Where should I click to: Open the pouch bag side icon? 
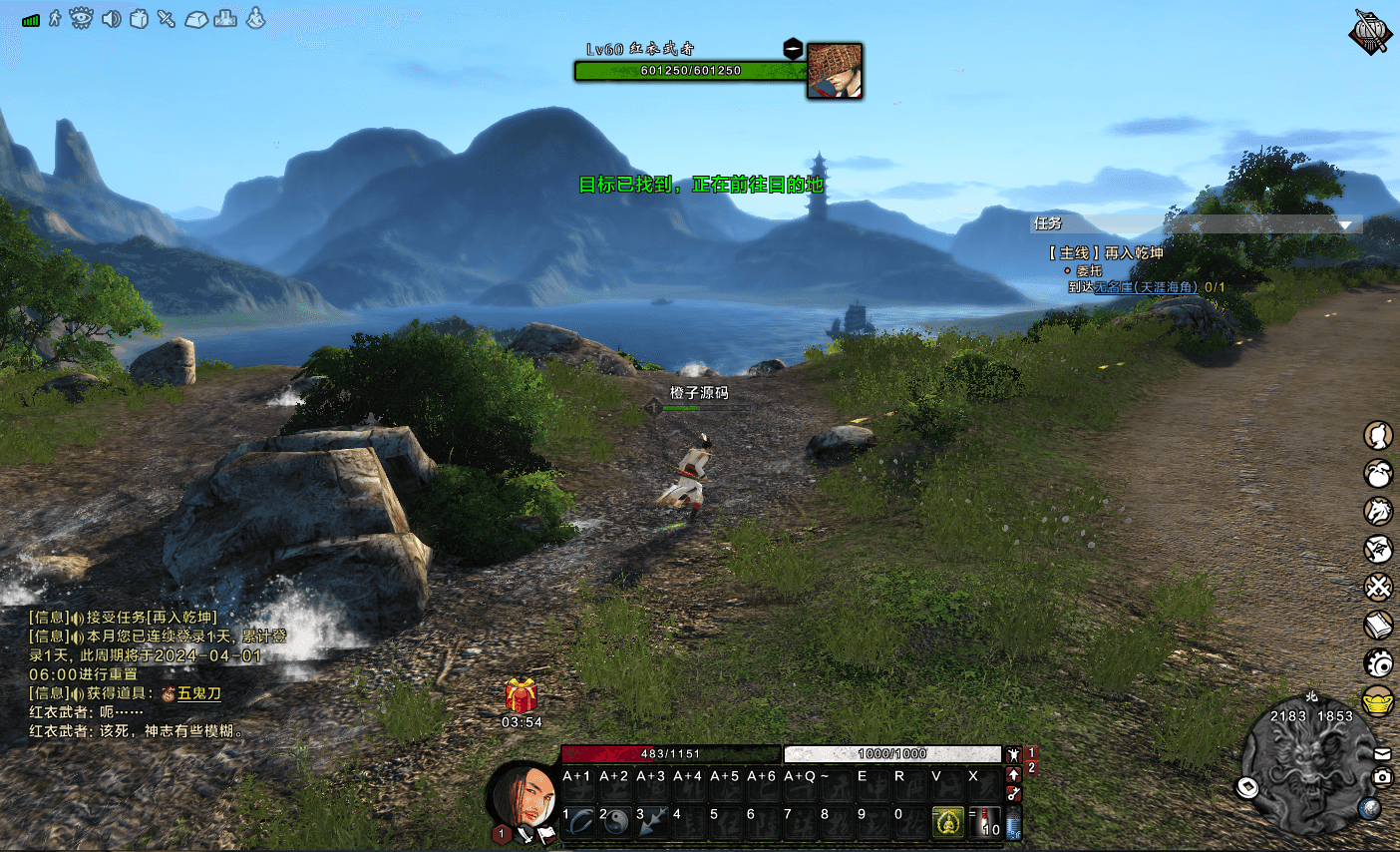coord(1378,474)
